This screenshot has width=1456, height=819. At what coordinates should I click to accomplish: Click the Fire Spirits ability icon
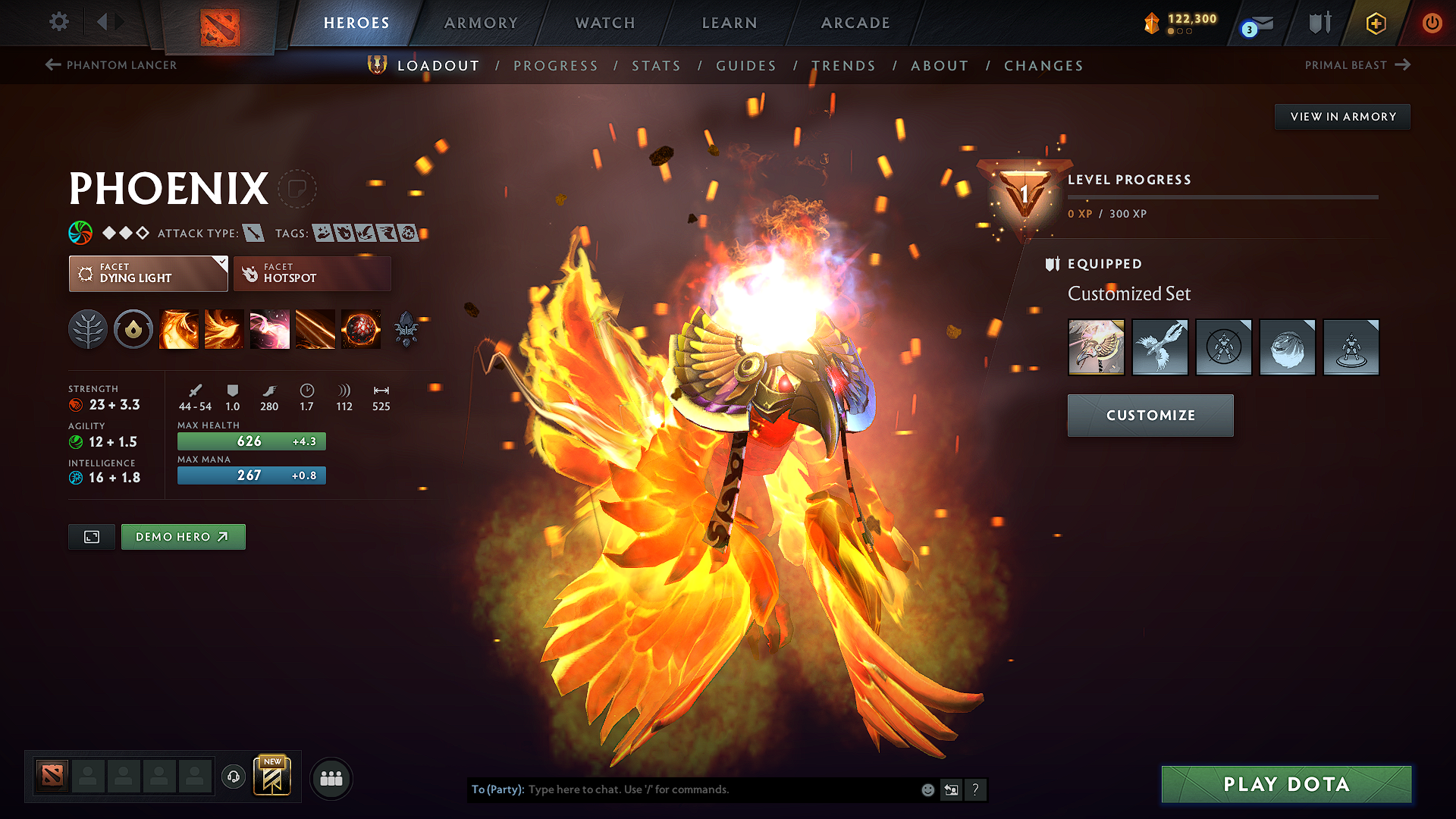click(224, 329)
